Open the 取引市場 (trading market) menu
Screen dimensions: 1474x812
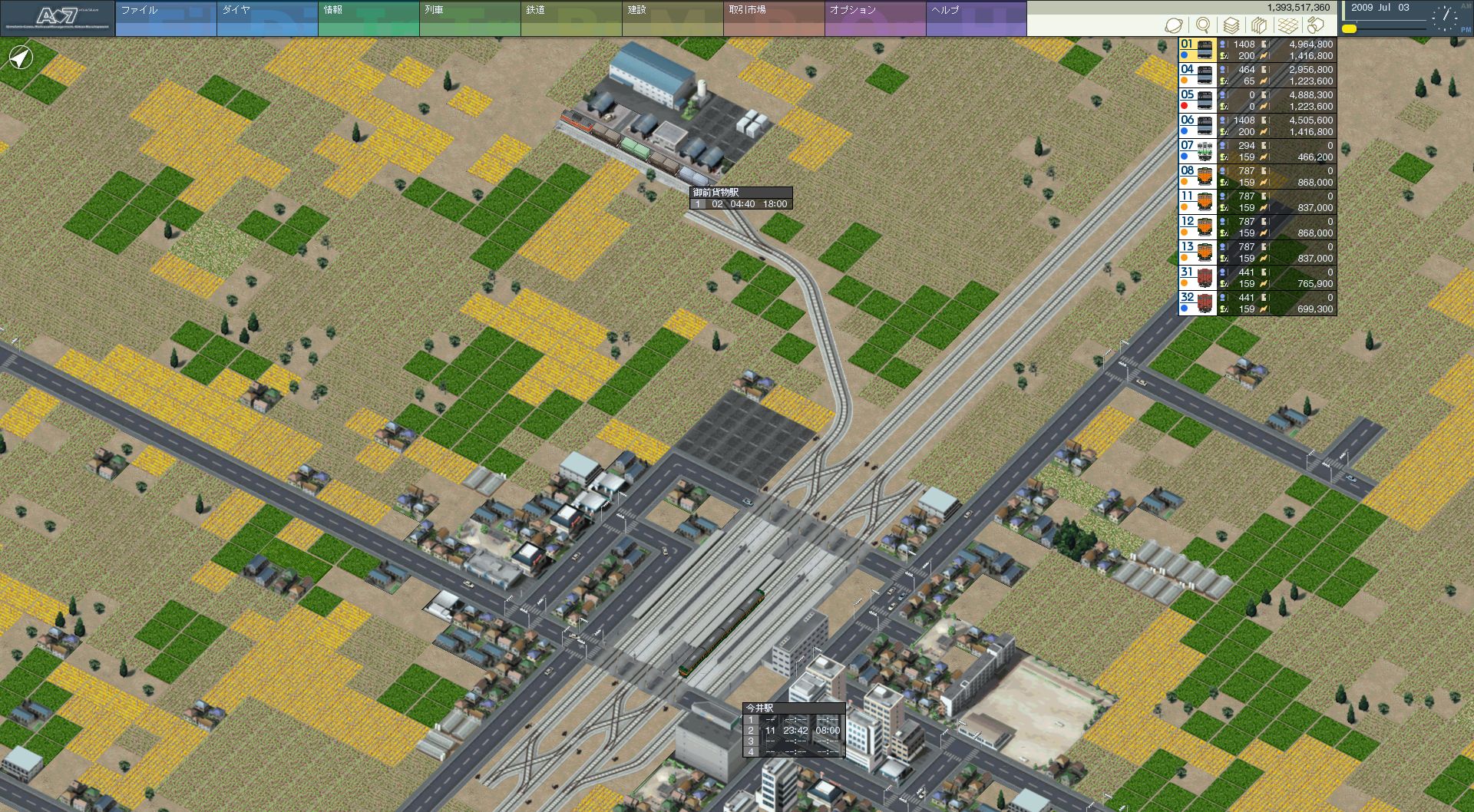click(x=773, y=18)
